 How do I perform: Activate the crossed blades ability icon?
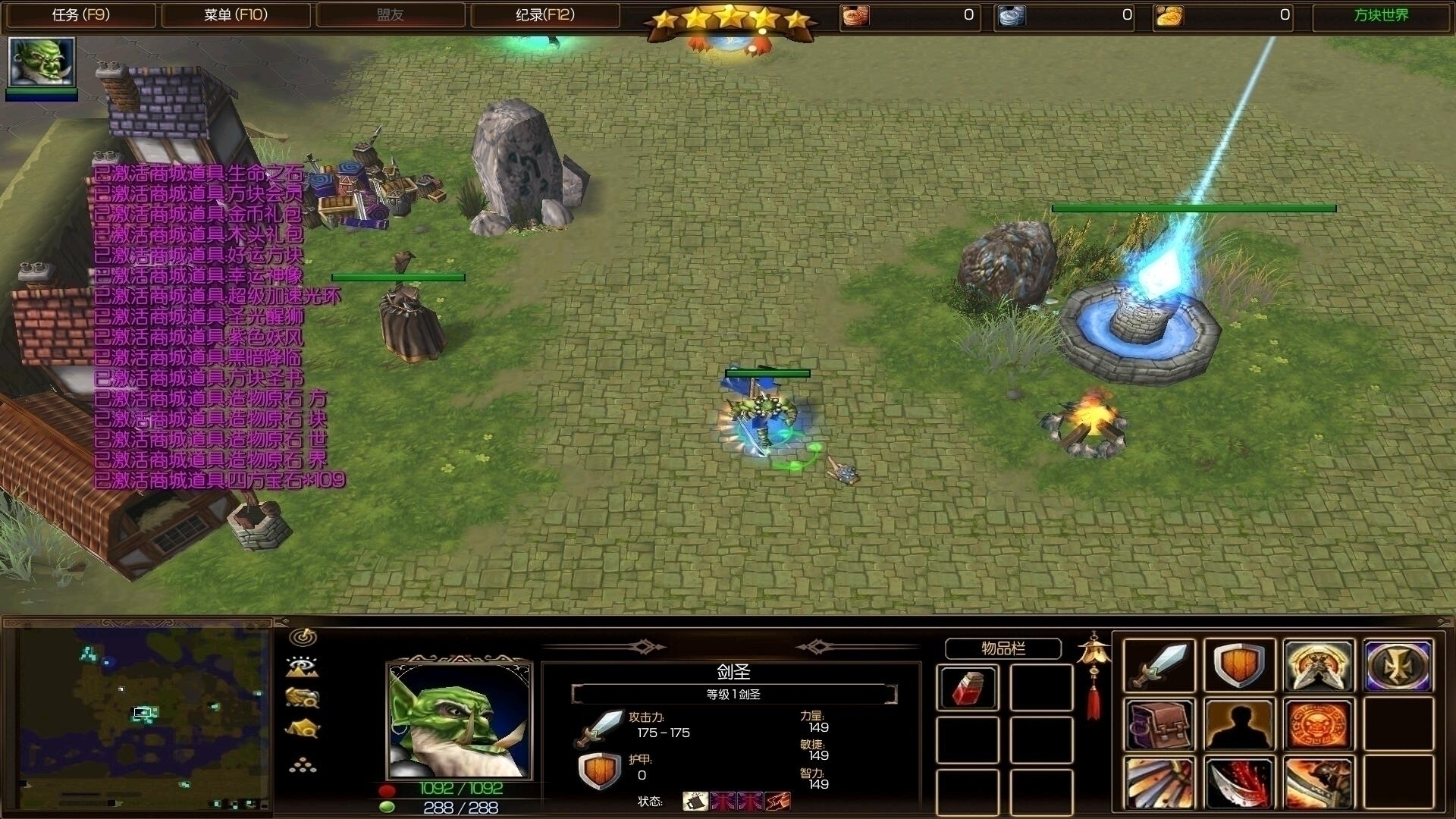[x=1319, y=666]
